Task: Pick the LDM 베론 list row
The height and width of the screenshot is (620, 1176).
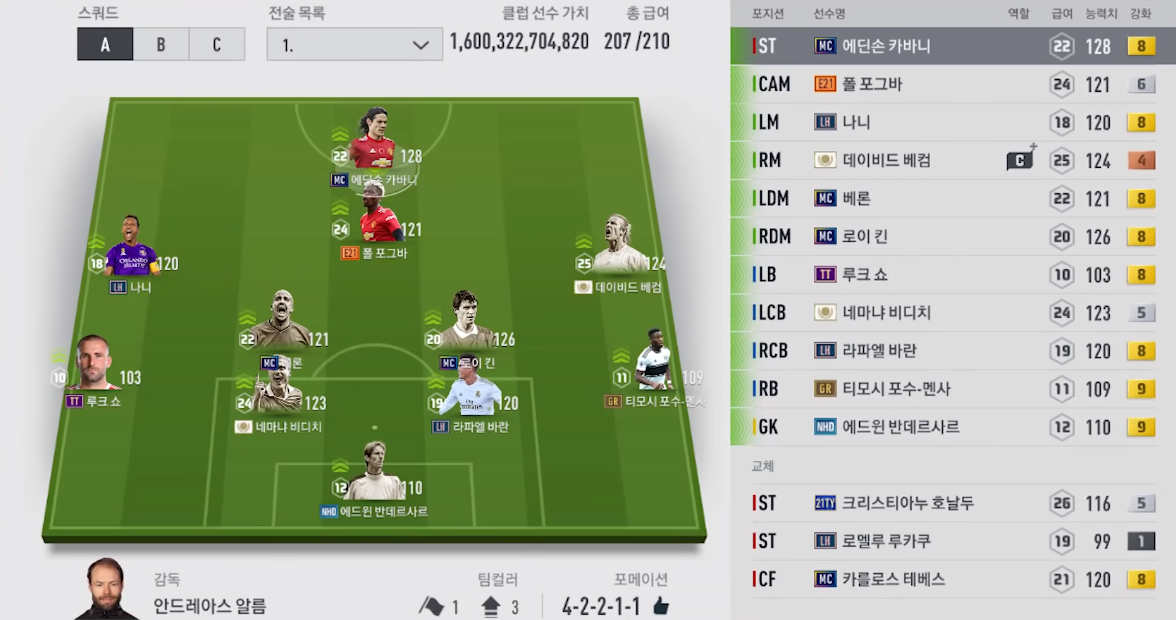Action: 952,198
